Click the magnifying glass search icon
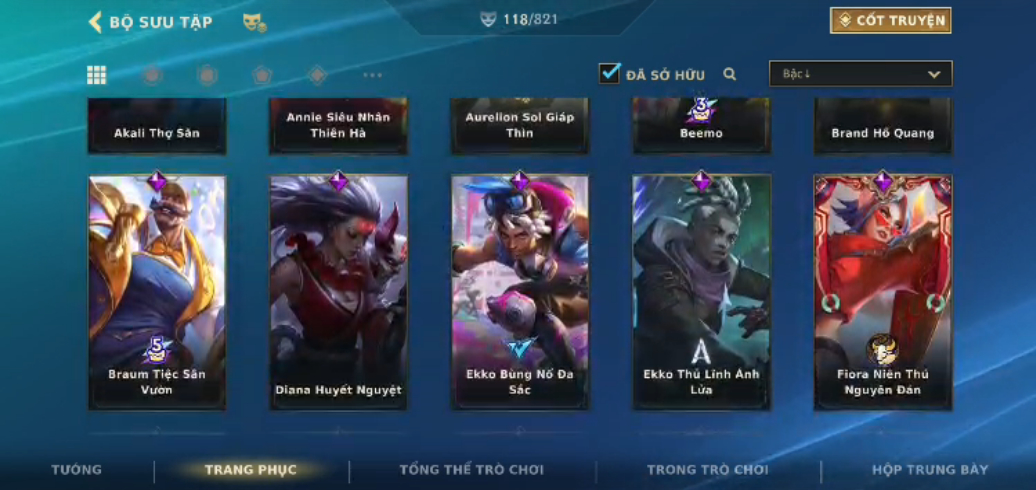 pos(730,74)
